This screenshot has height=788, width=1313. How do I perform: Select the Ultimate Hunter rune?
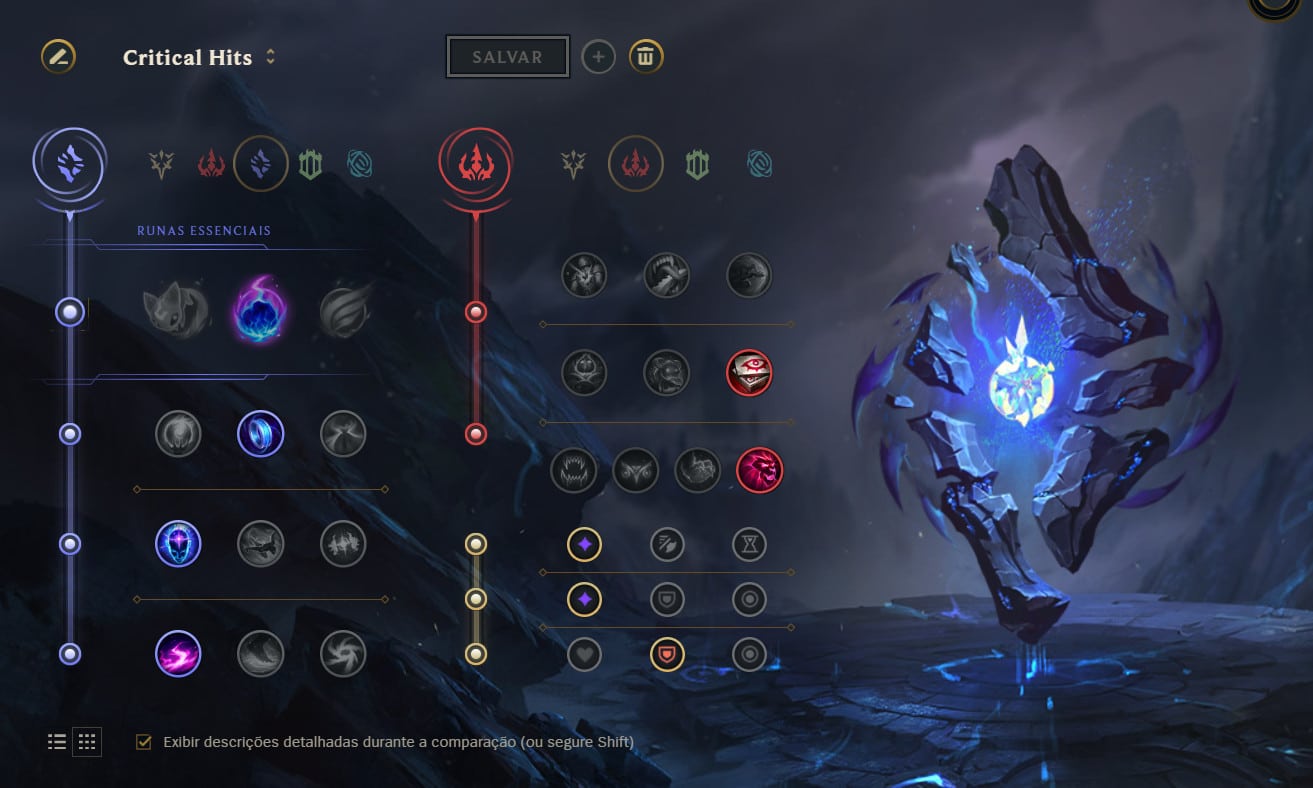[757, 470]
